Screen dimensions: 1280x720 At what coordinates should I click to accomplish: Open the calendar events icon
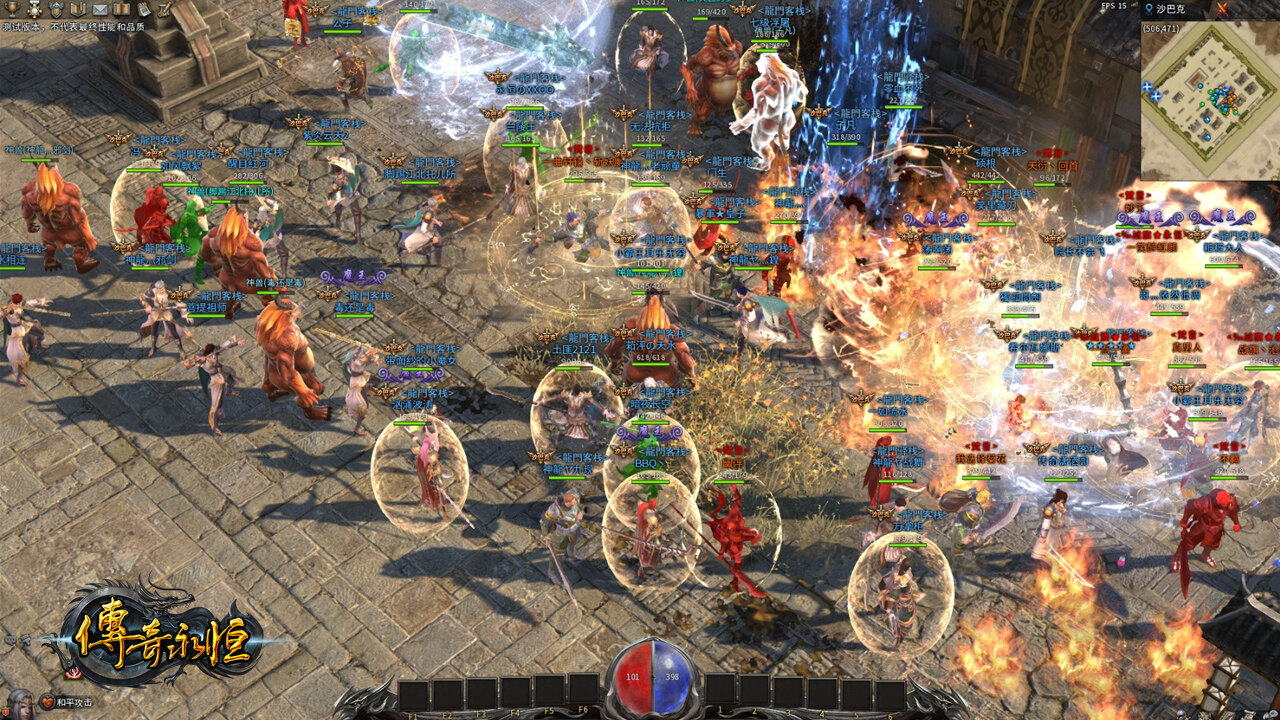pos(143,8)
